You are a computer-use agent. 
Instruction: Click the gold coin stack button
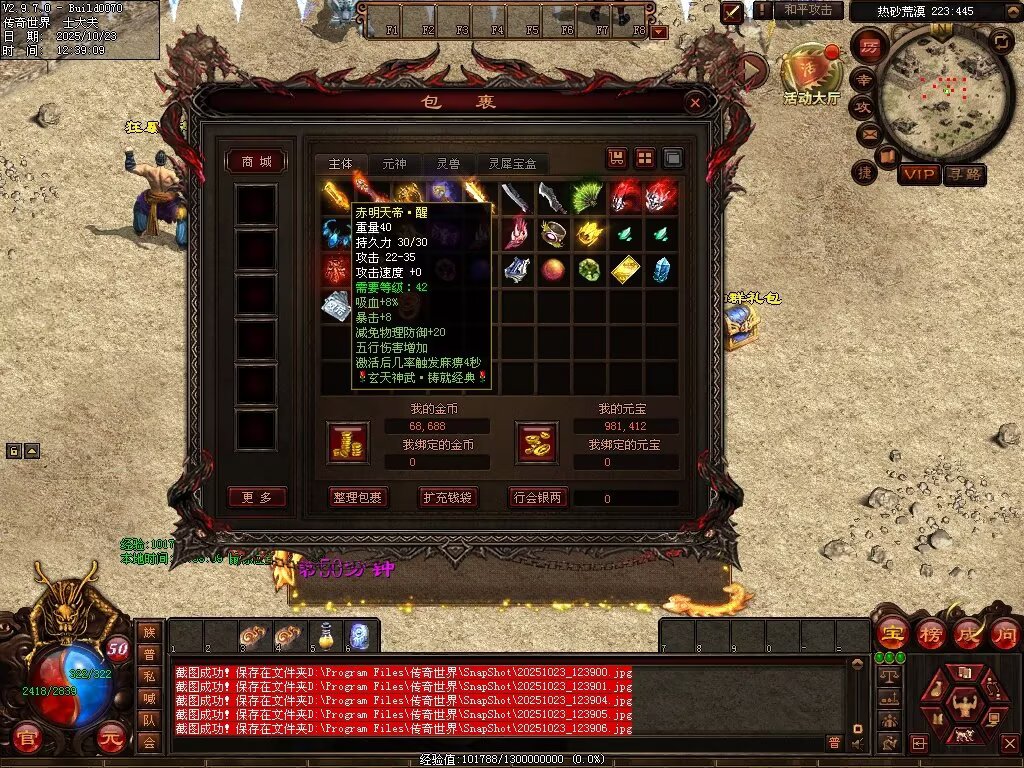coord(348,443)
